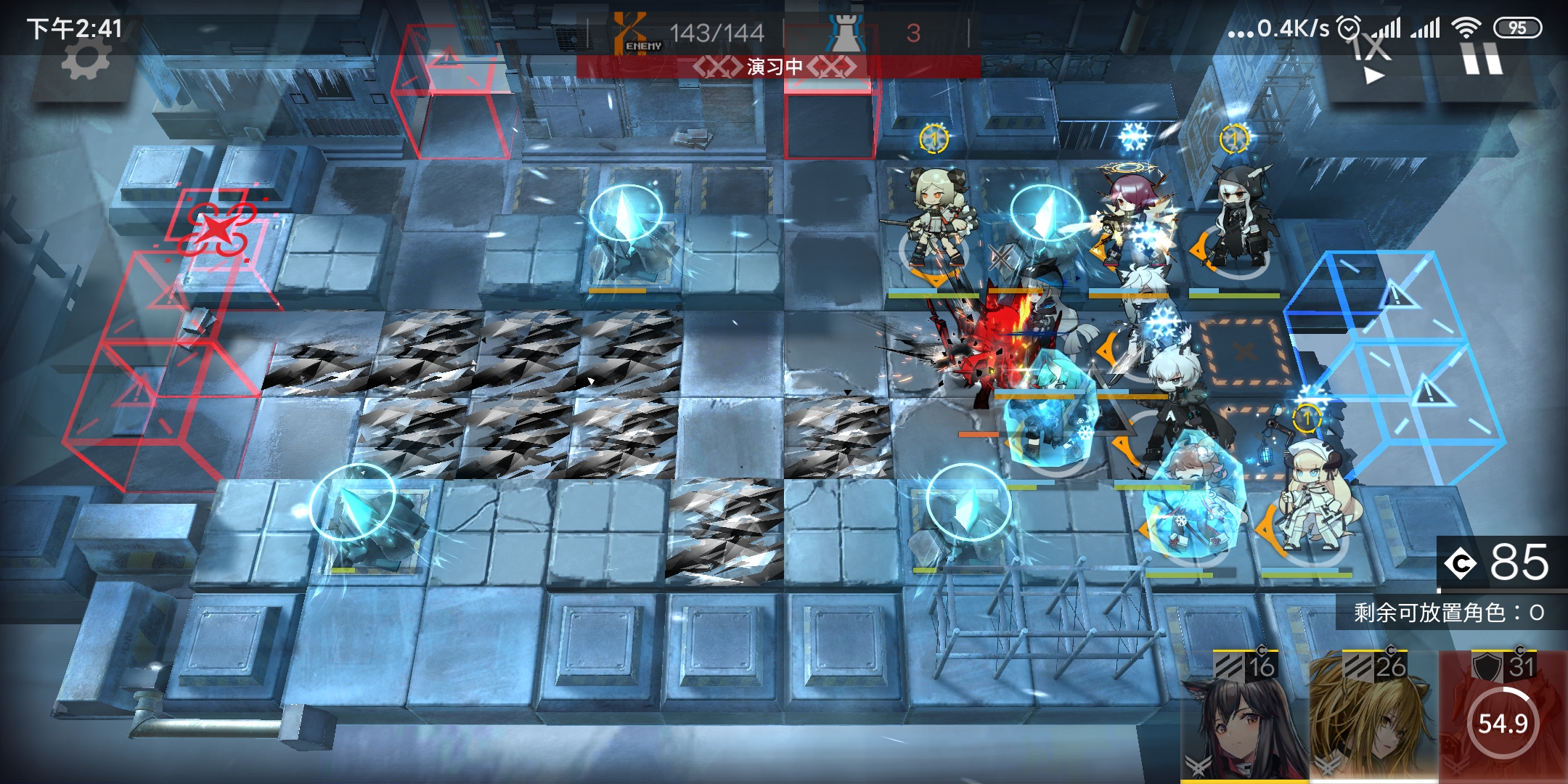The height and width of the screenshot is (784, 1568).
Task: Open the settings gear menu
Action: coord(86,60)
